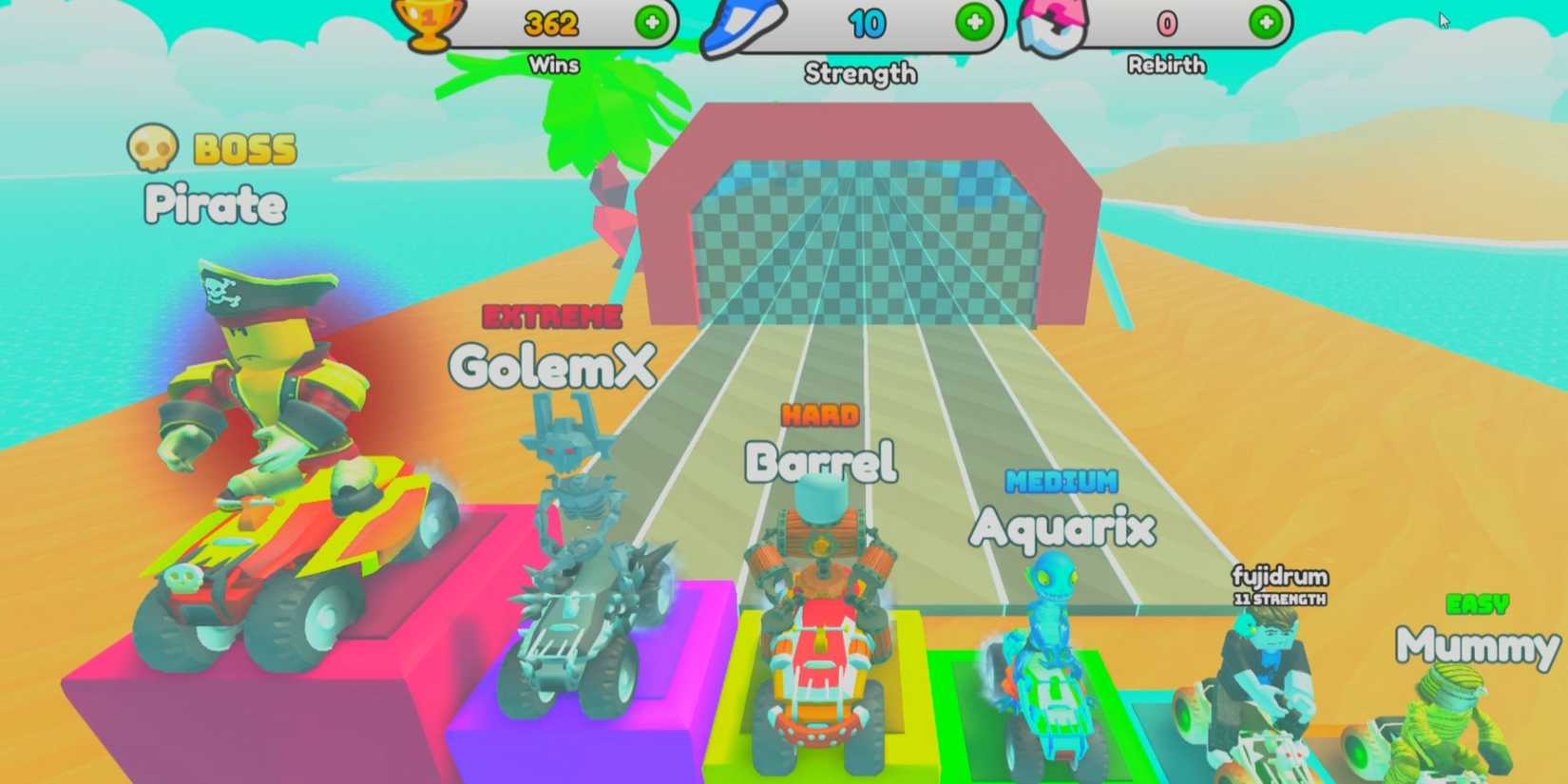Image resolution: width=1568 pixels, height=784 pixels.
Task: Click the HARD label above Barrel
Action: tap(821, 413)
